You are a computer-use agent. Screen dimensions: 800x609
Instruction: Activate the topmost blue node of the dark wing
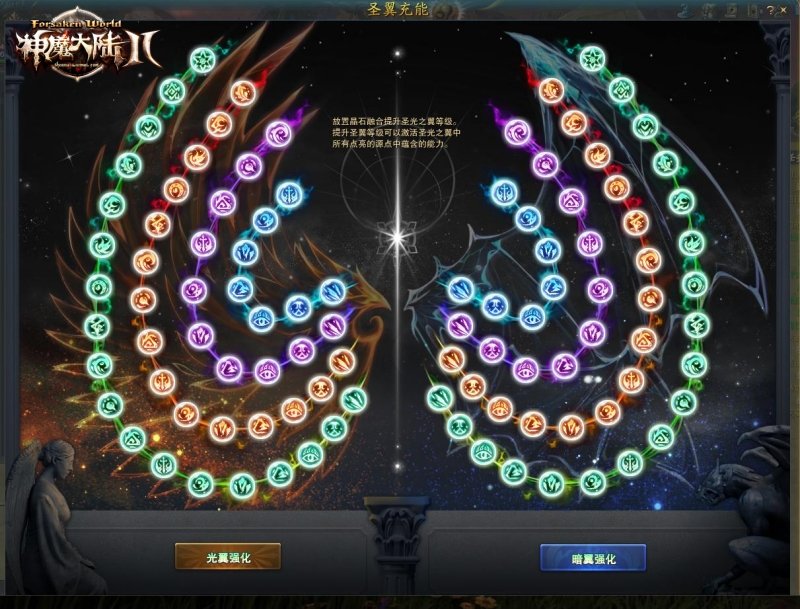click(505, 192)
